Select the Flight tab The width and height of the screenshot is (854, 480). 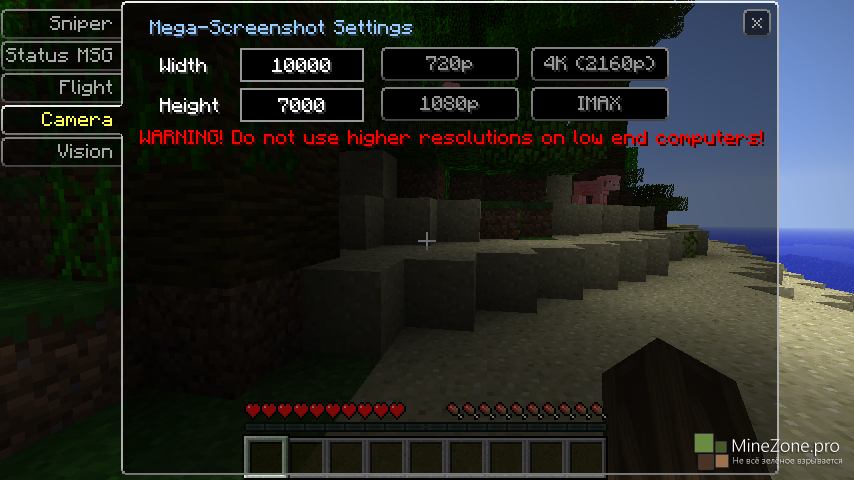(62, 87)
